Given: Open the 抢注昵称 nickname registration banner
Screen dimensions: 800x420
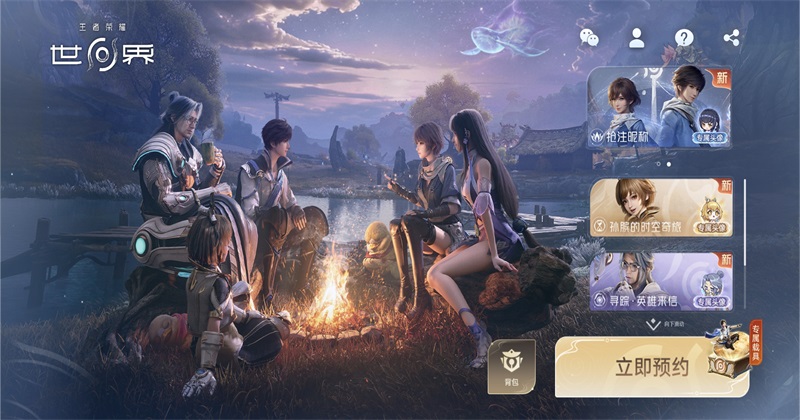Looking at the screenshot, I should click(x=659, y=108).
